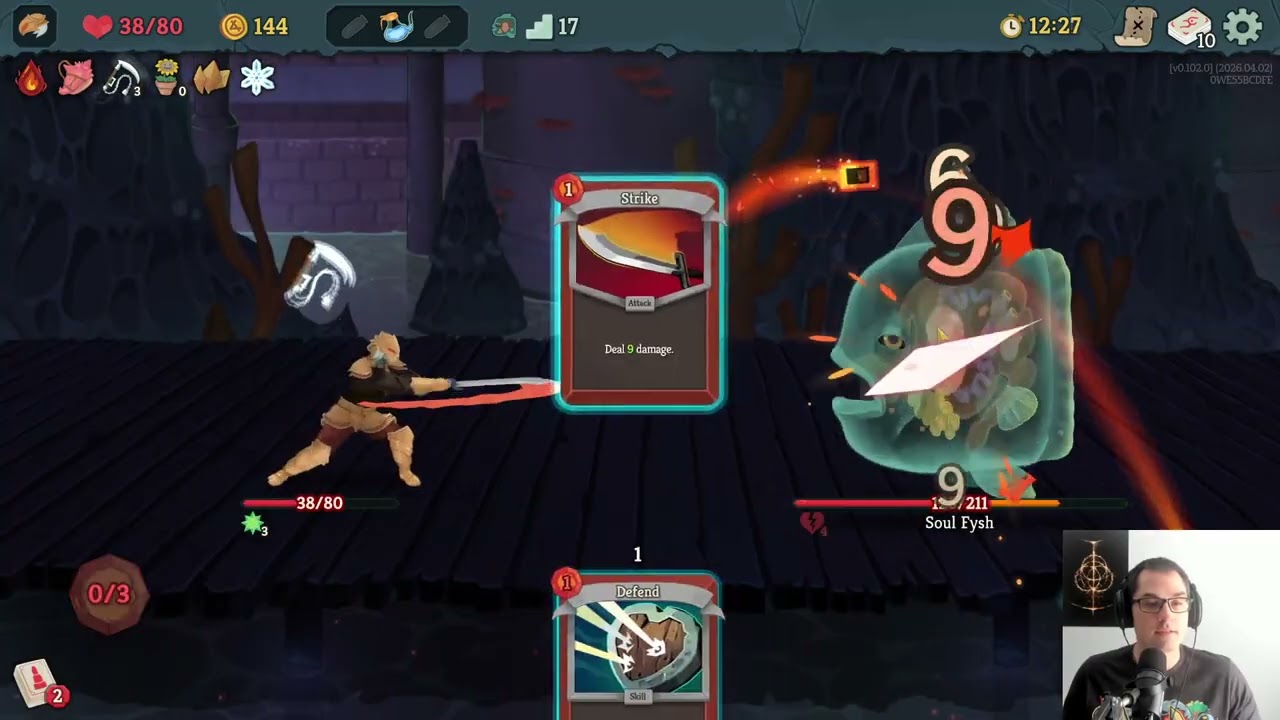
Task: Click the character portrait icon
Action: [34, 26]
